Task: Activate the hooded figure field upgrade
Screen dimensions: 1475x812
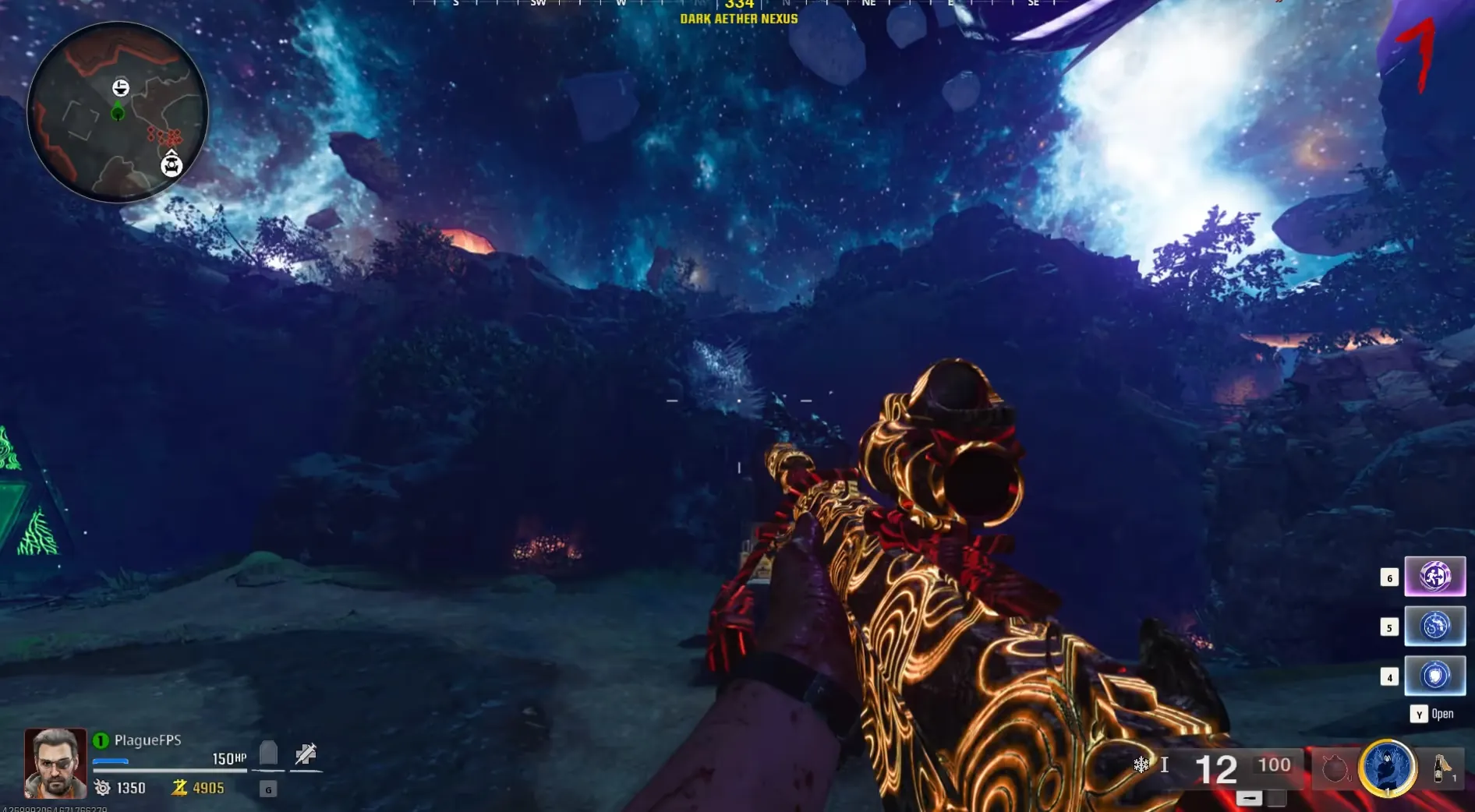Action: [1387, 768]
